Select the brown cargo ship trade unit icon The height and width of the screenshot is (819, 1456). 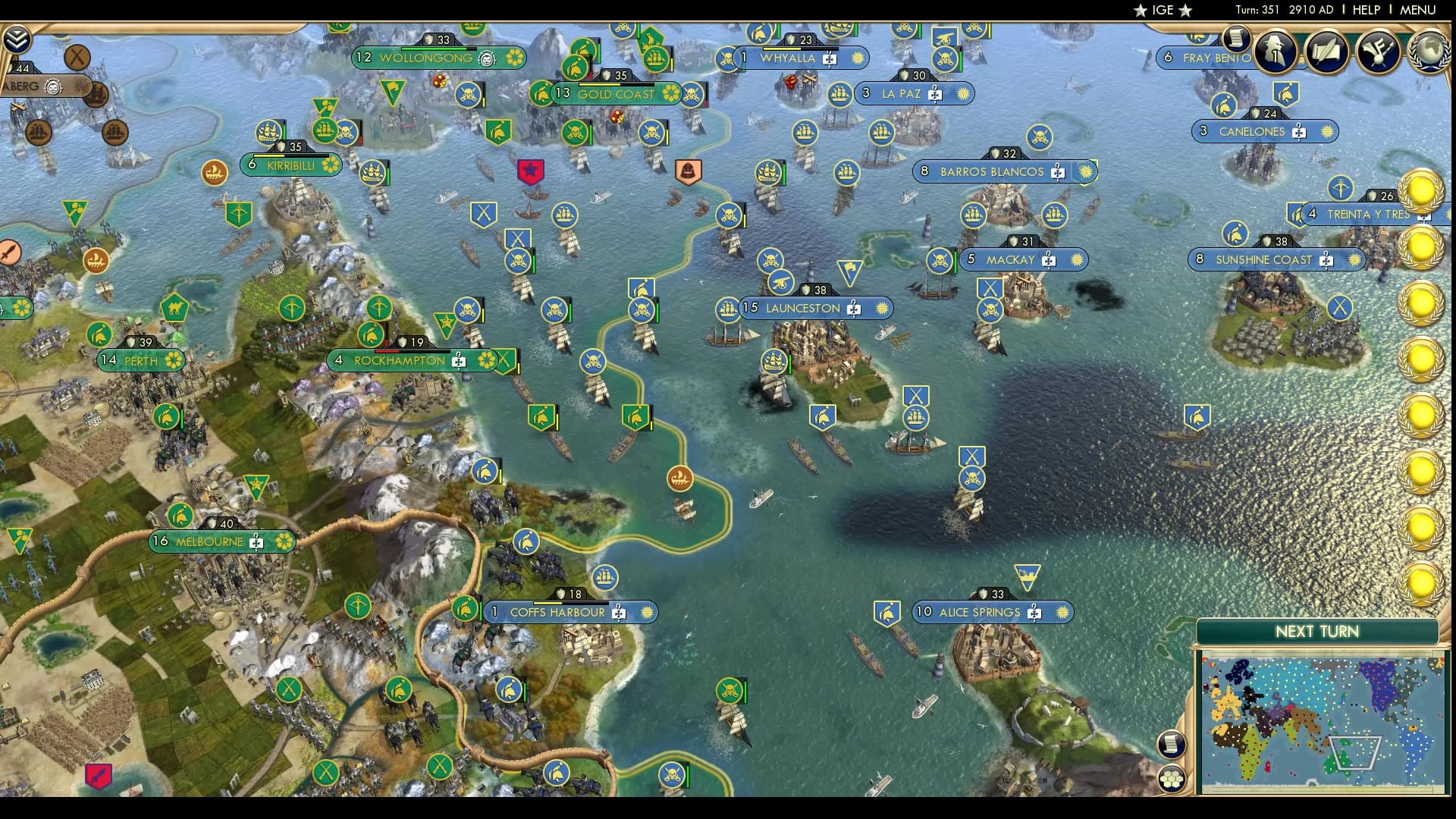coord(681,478)
